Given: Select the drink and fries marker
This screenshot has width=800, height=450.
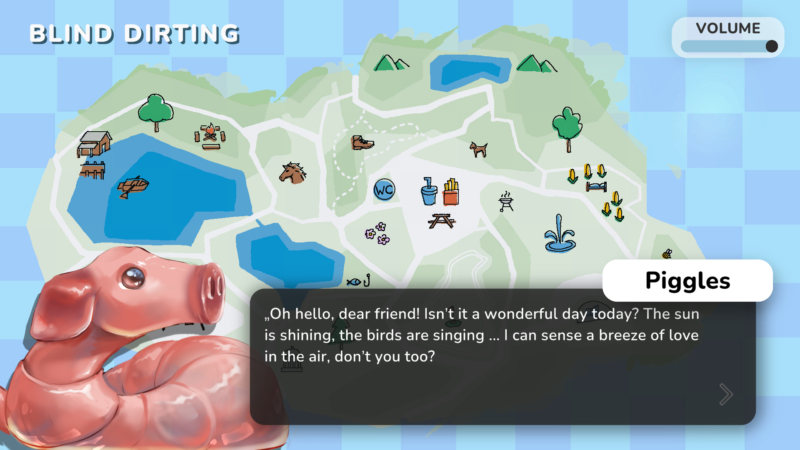Looking at the screenshot, I should pos(440,189).
